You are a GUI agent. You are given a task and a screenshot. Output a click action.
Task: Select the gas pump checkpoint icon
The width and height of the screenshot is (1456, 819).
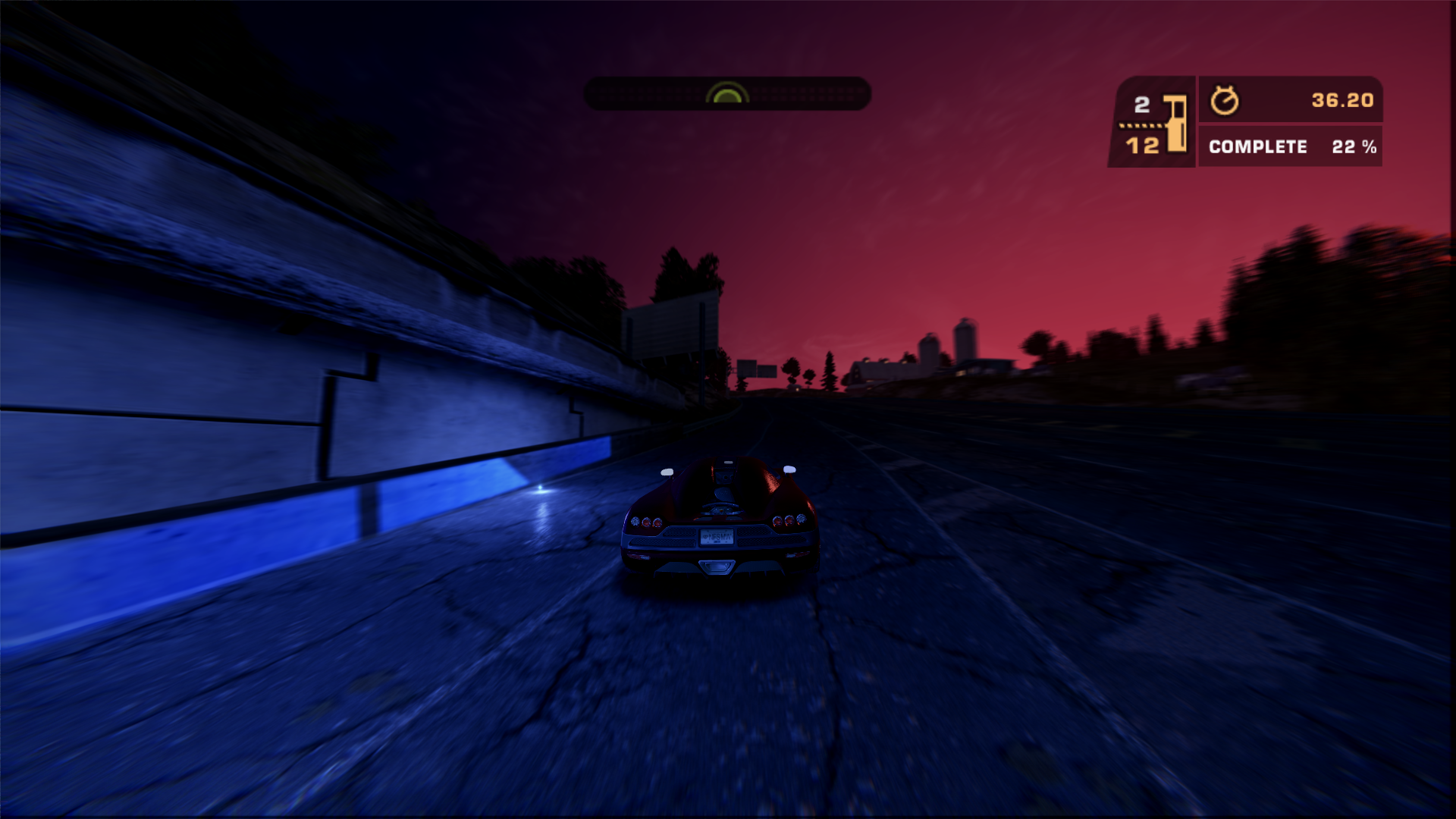pyautogui.click(x=1174, y=121)
